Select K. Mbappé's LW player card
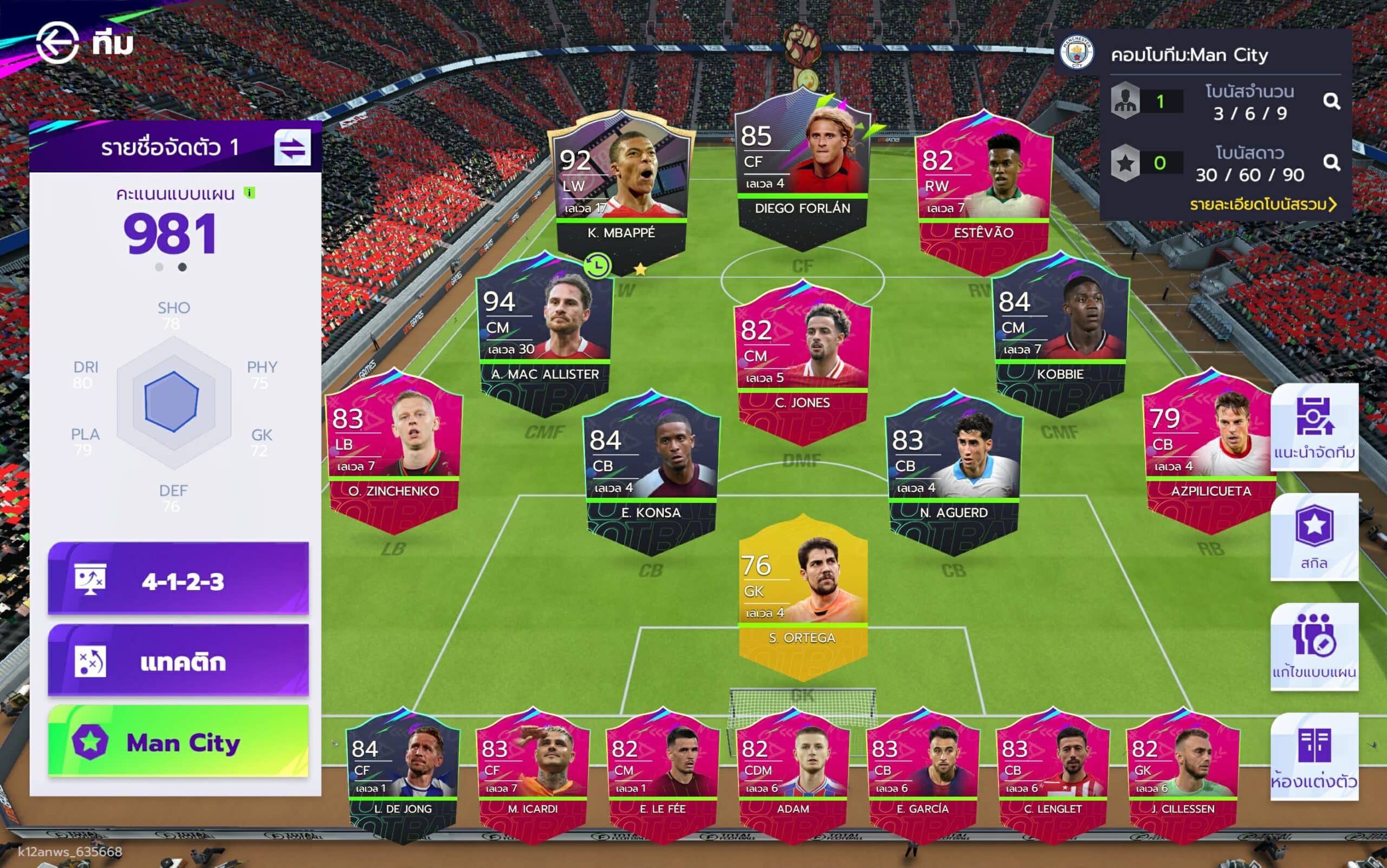This screenshot has height=868, width=1387. pyautogui.click(x=622, y=184)
